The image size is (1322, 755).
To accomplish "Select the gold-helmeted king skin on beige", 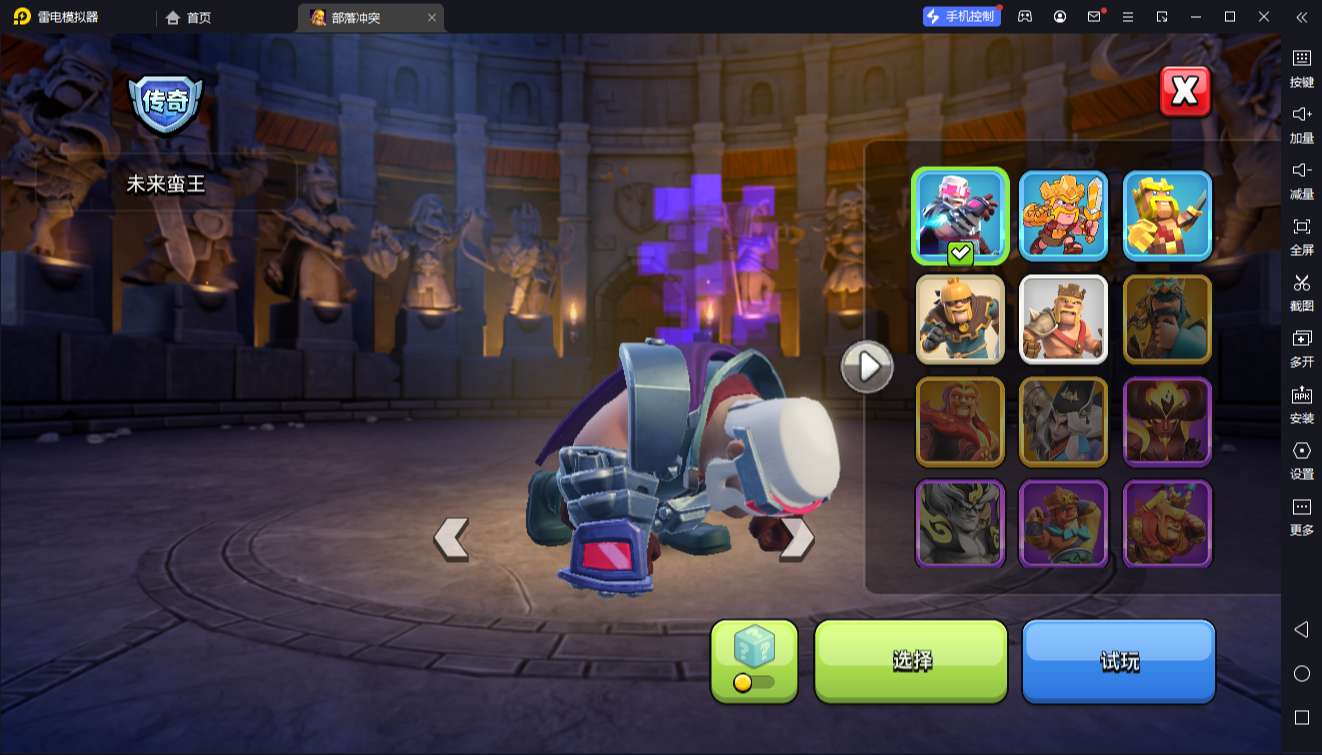I will point(960,319).
